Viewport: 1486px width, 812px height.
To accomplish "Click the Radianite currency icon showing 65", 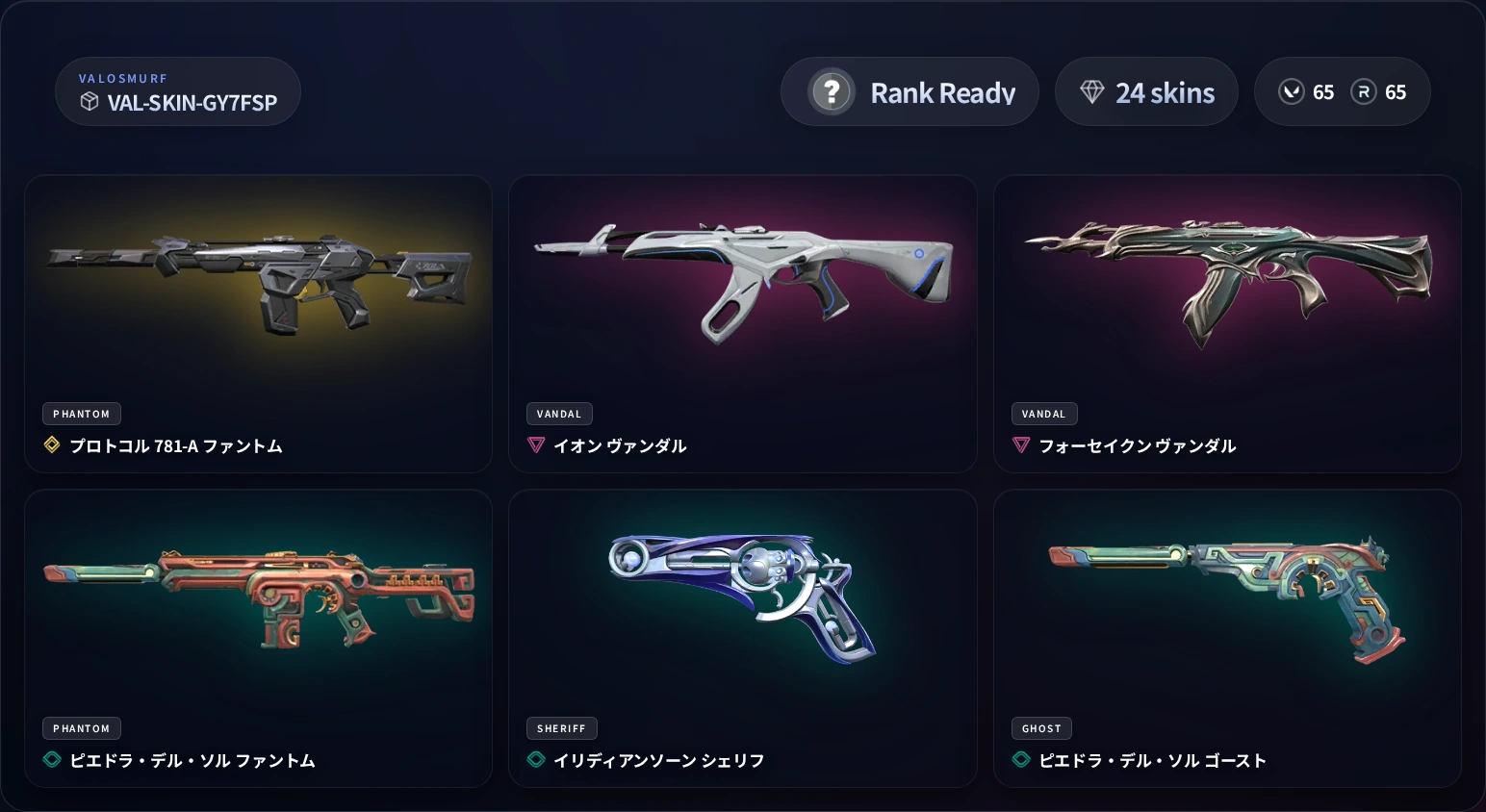I will pos(1363,91).
